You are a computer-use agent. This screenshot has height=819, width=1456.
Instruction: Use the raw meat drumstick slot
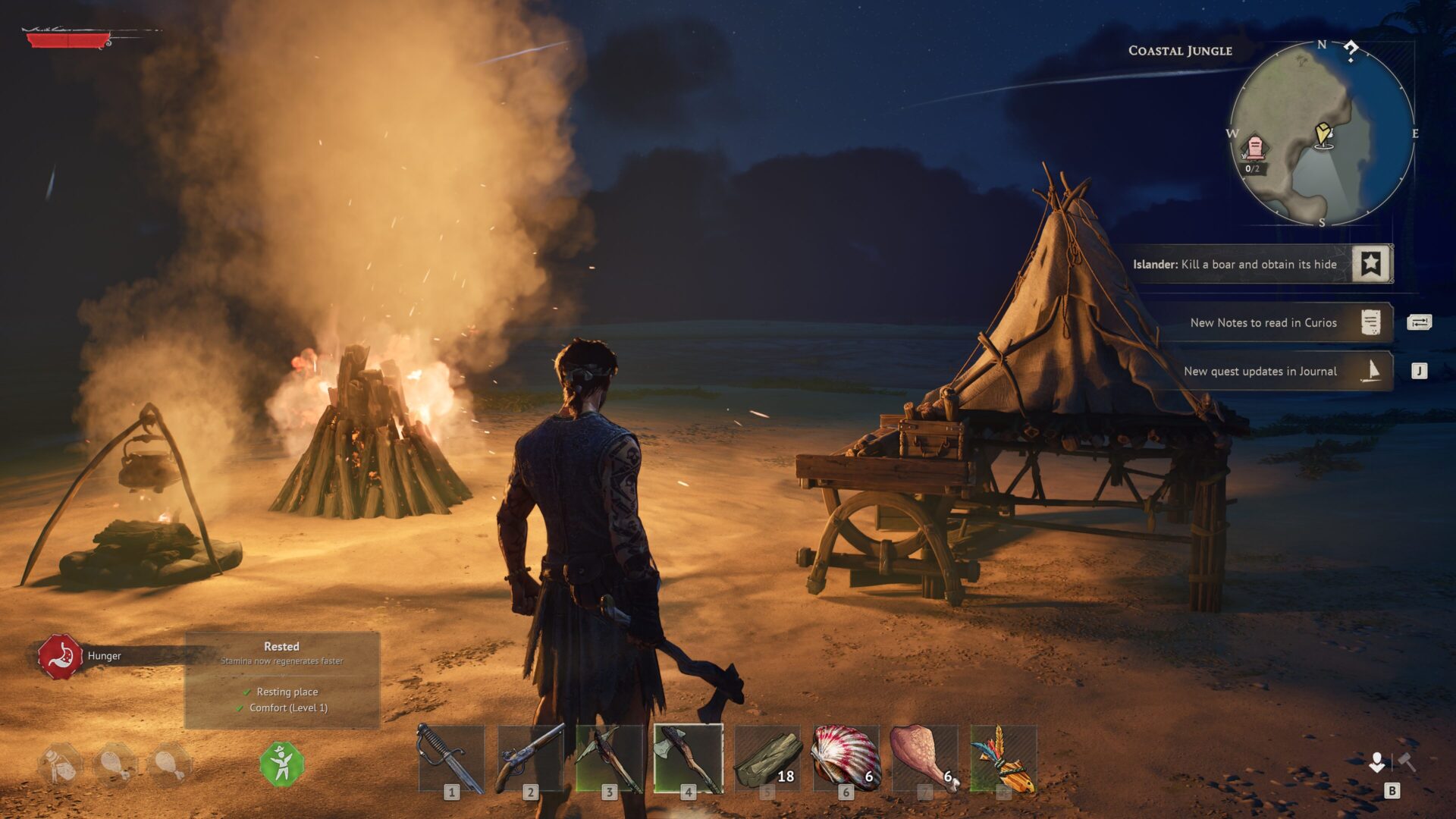pos(925,758)
